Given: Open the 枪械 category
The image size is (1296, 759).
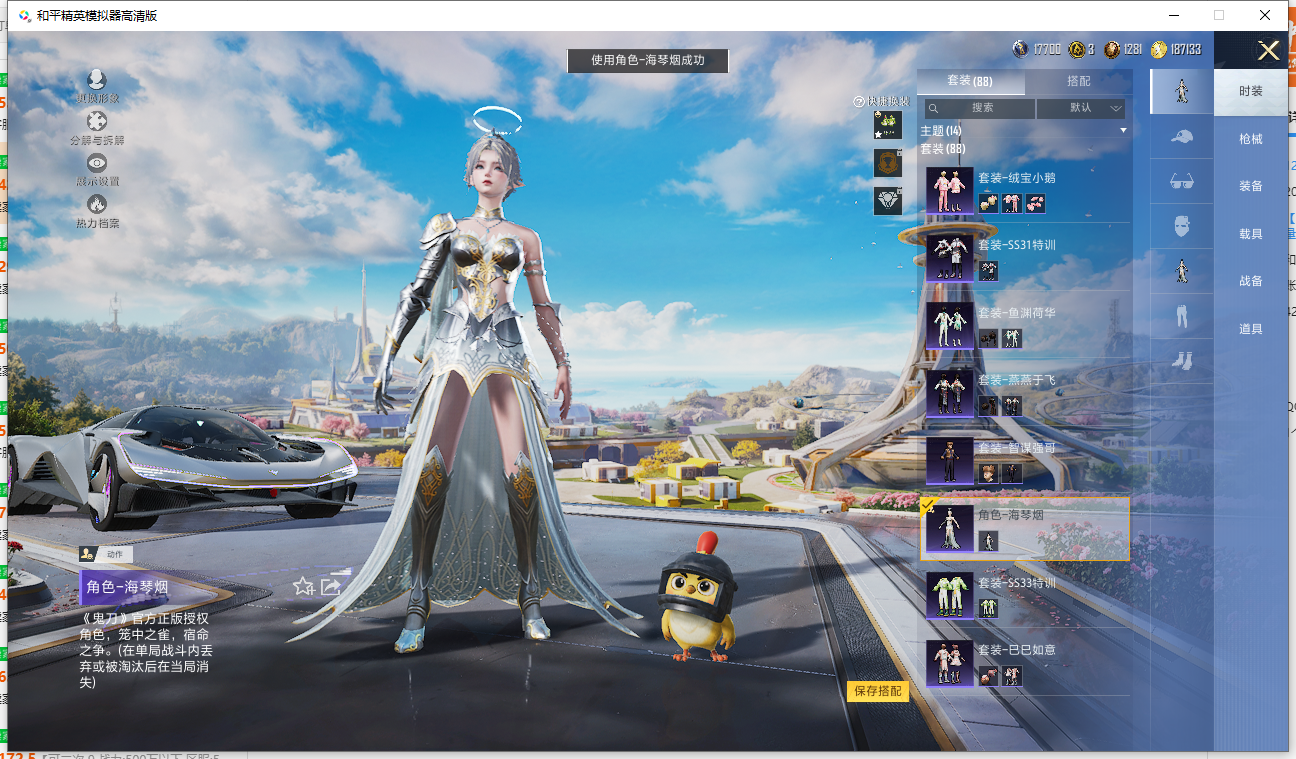Looking at the screenshot, I should pos(1250,139).
